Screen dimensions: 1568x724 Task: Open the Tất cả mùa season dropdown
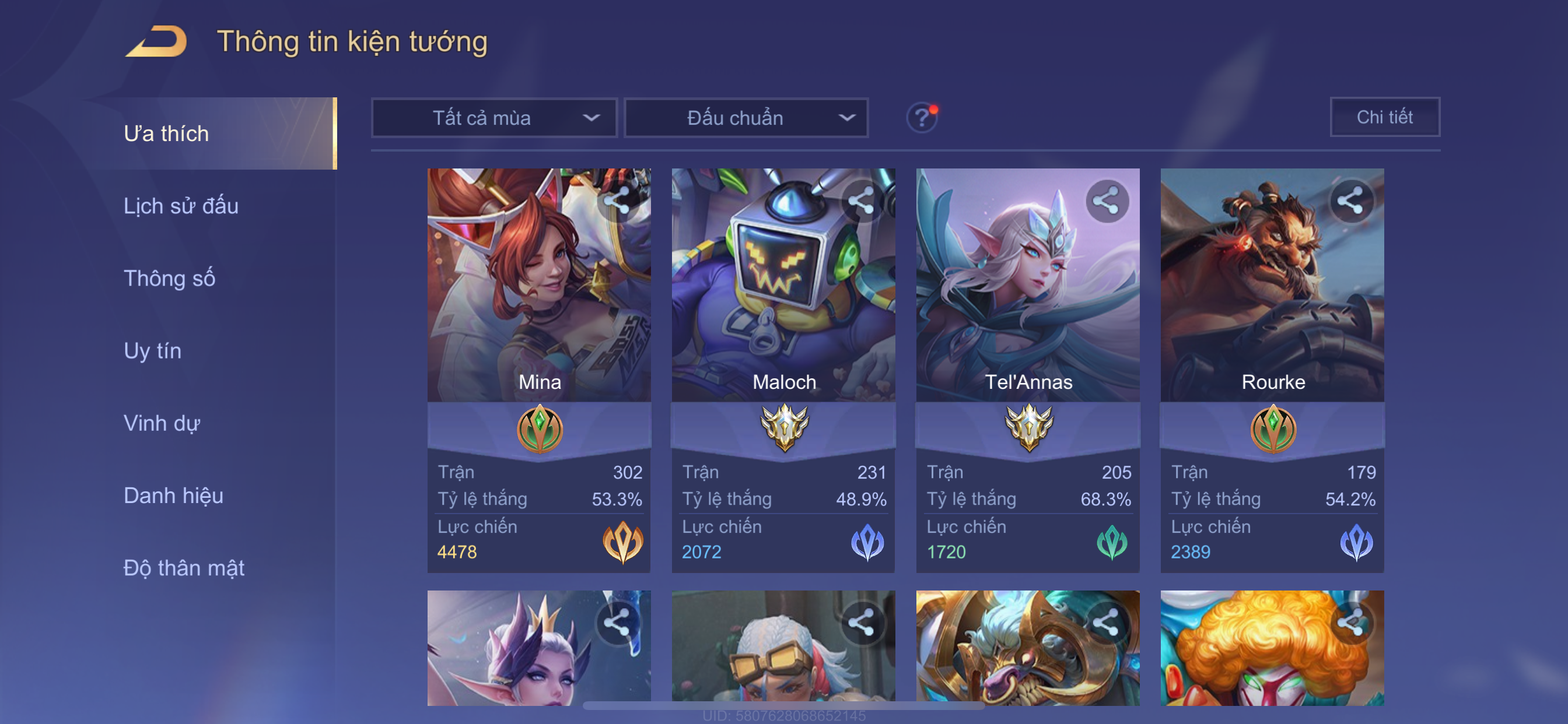(x=494, y=118)
